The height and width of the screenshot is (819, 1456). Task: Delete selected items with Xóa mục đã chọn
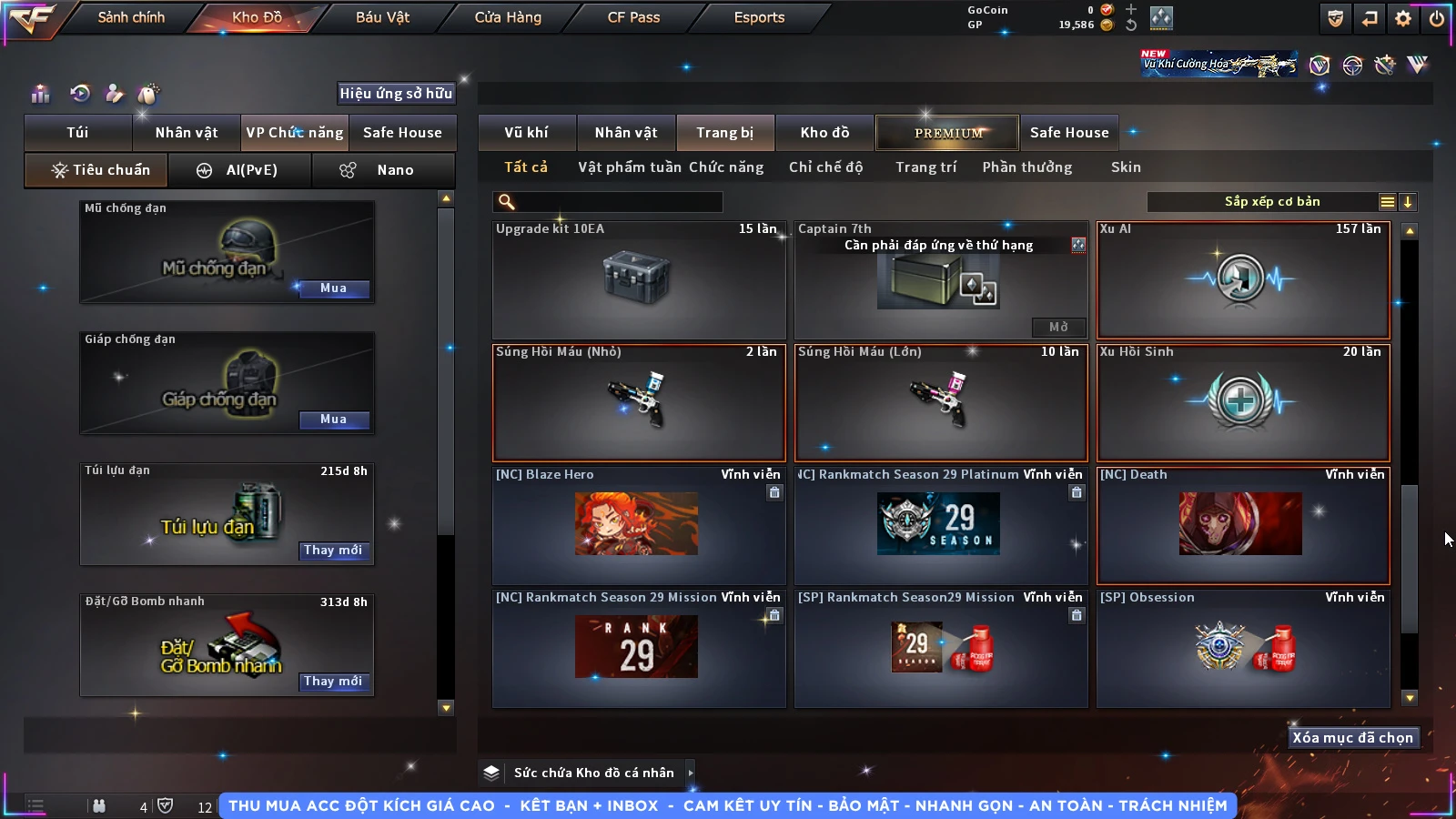(1352, 738)
